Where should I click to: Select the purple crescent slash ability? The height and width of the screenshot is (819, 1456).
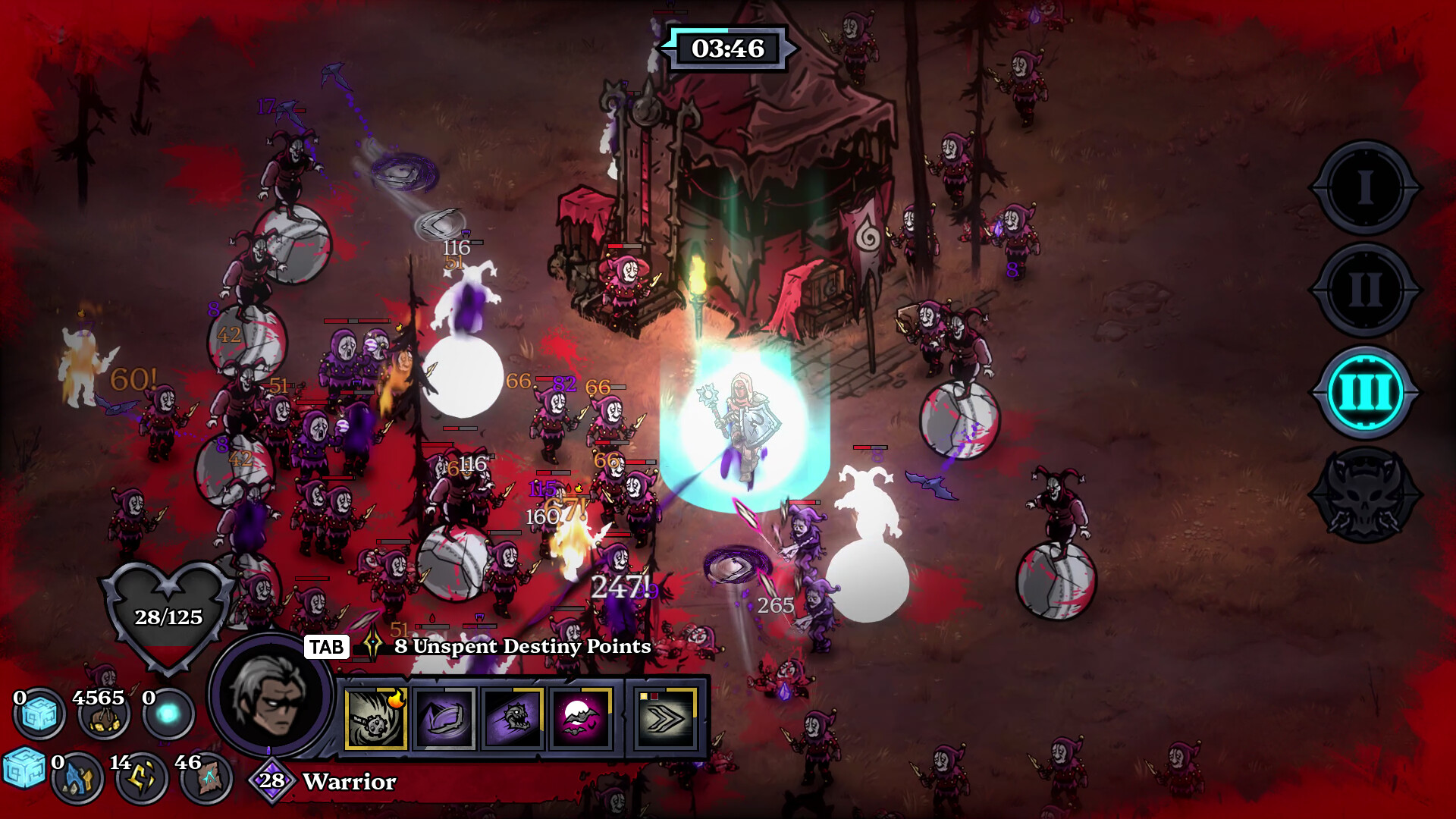point(444,719)
